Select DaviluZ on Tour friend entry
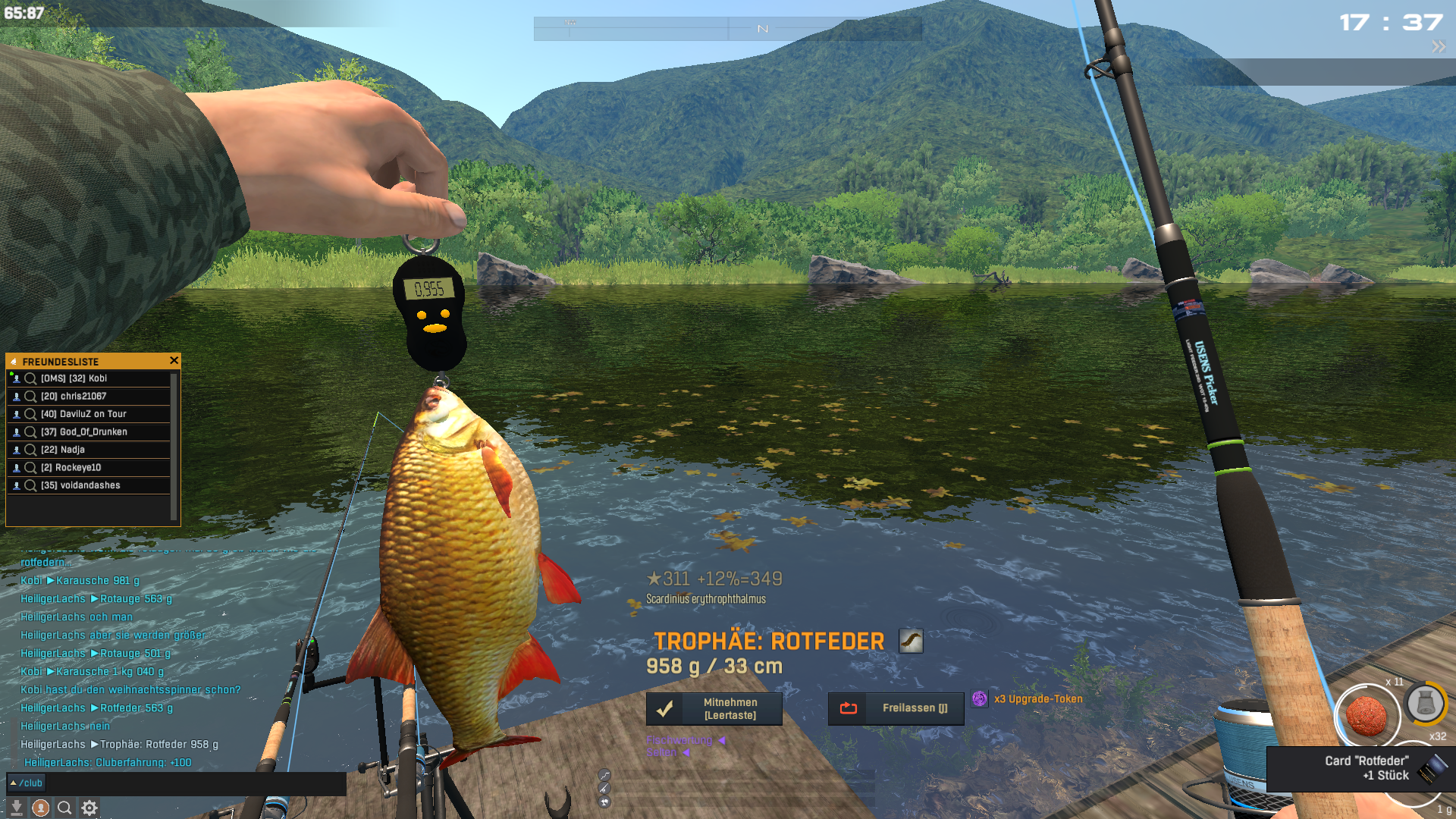Viewport: 1456px width, 819px height. [x=83, y=414]
